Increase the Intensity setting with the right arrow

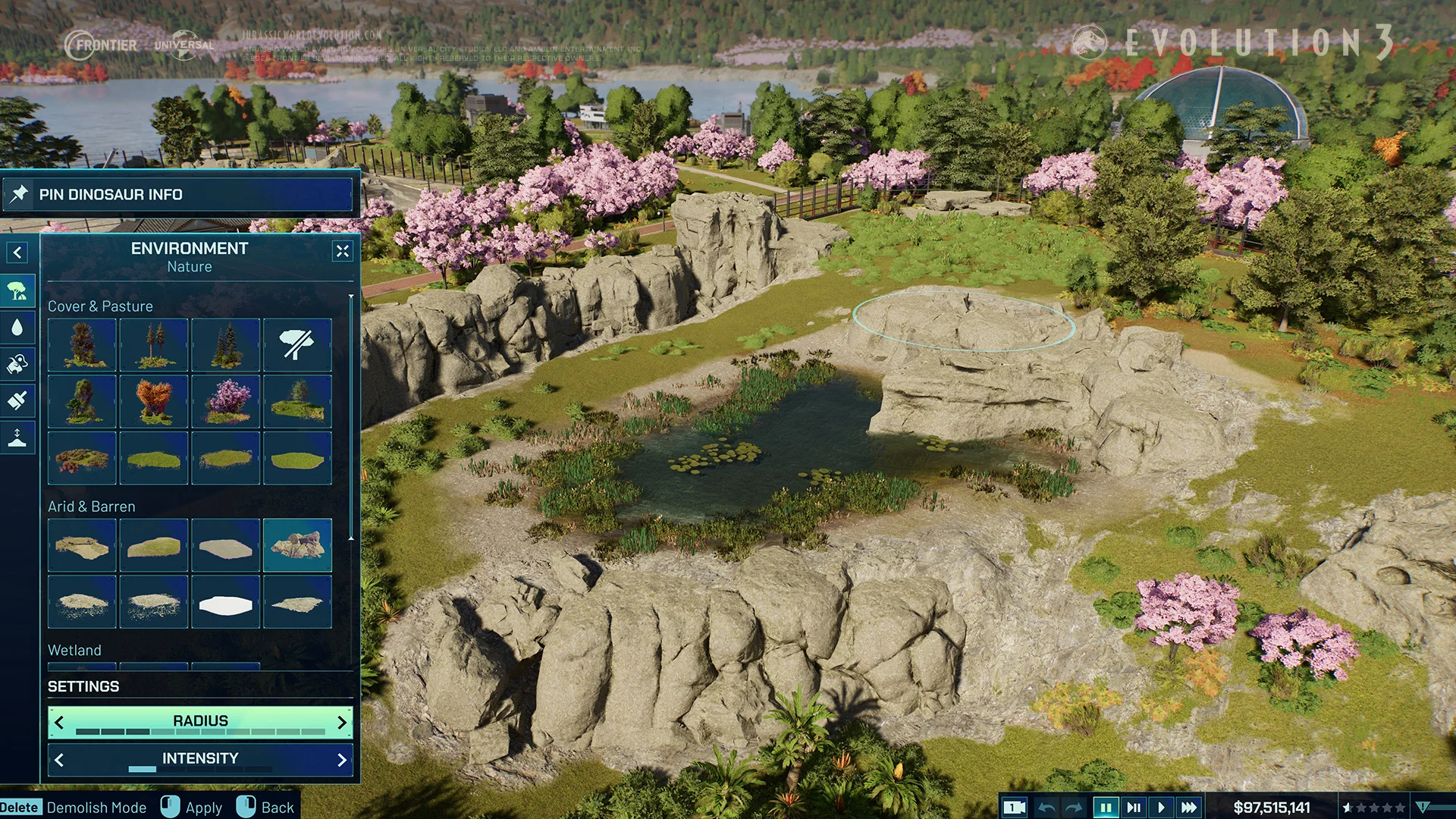341,760
